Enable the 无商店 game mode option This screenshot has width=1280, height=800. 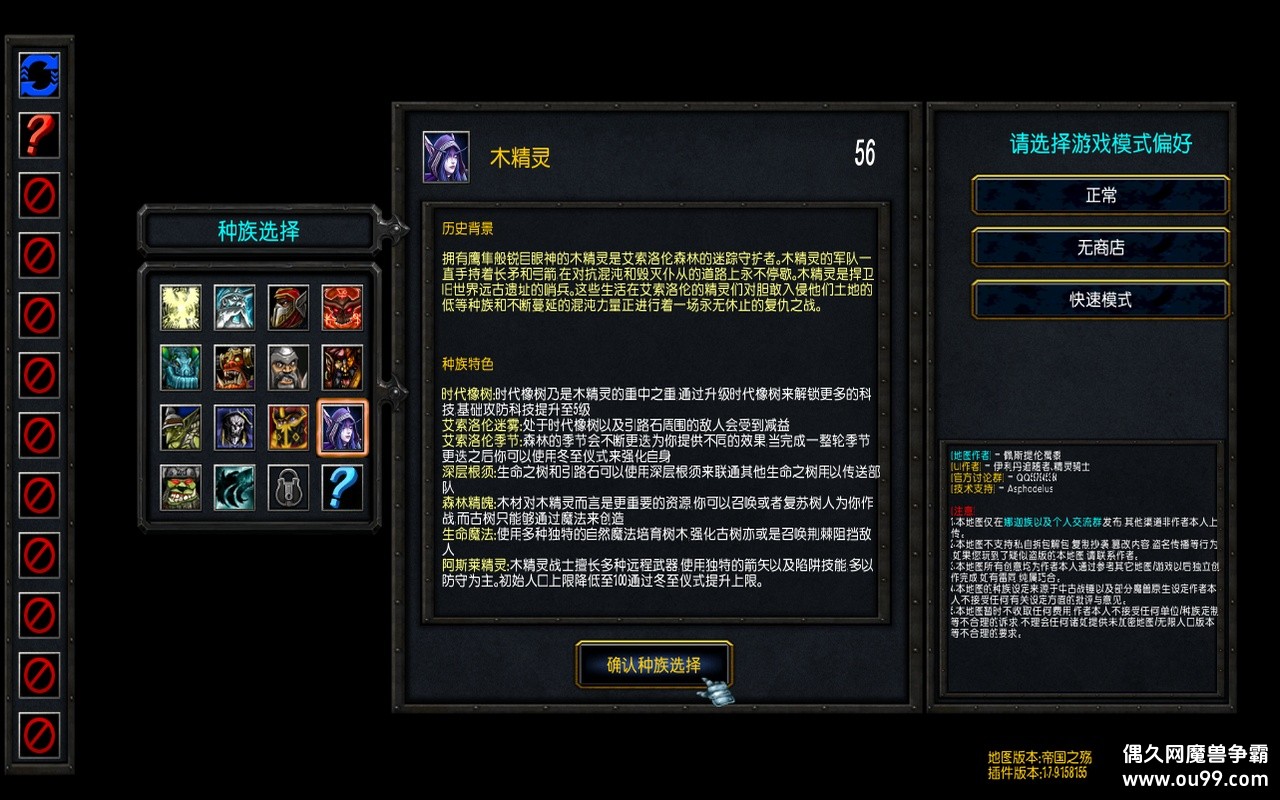pos(1100,248)
